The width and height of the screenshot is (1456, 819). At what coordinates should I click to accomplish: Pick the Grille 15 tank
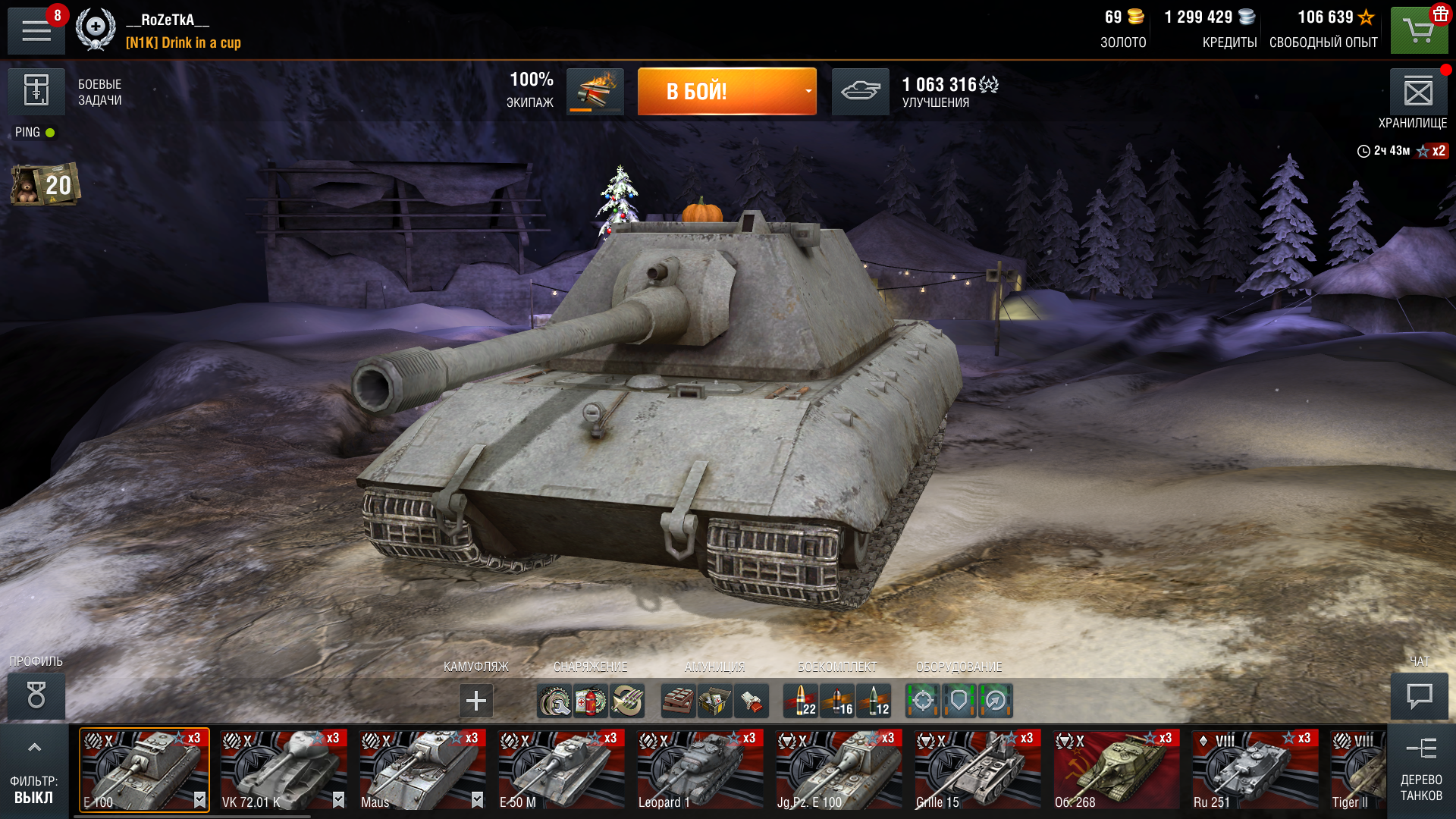click(977, 770)
